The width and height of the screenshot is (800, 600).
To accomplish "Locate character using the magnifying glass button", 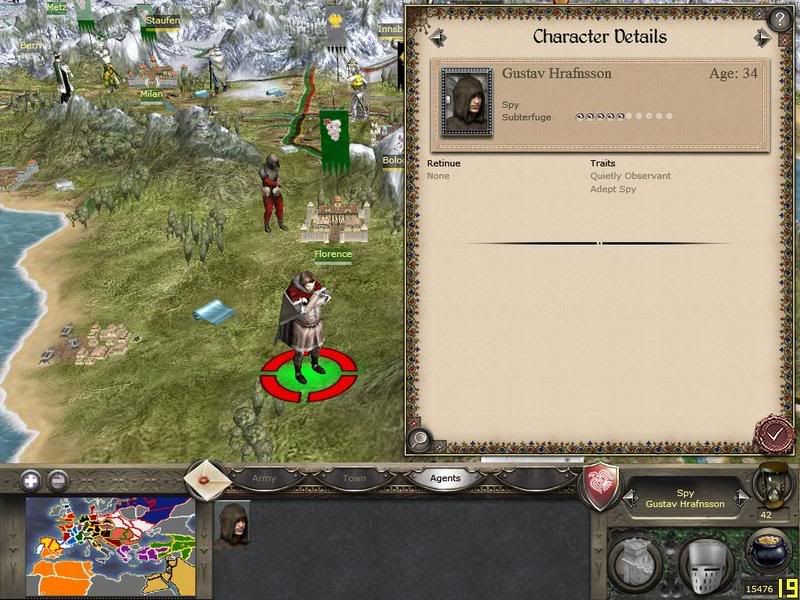I will tap(420, 437).
